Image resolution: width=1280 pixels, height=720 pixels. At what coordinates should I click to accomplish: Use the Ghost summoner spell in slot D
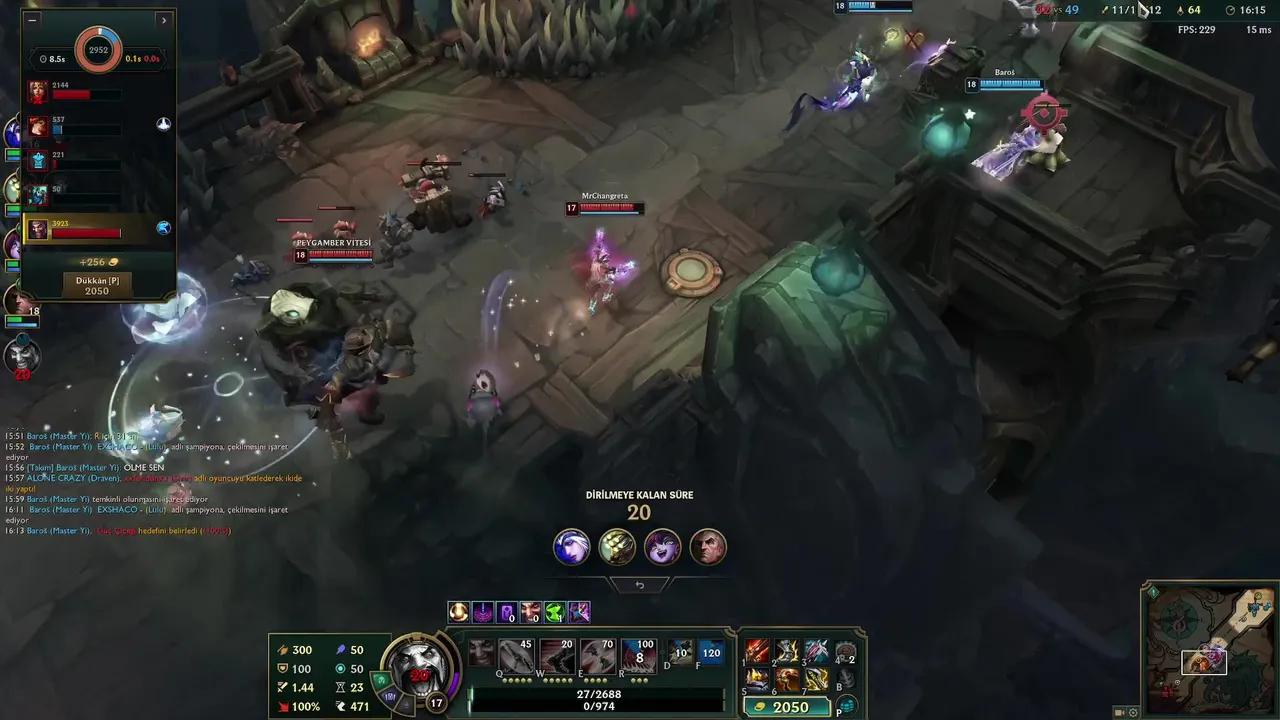point(679,651)
